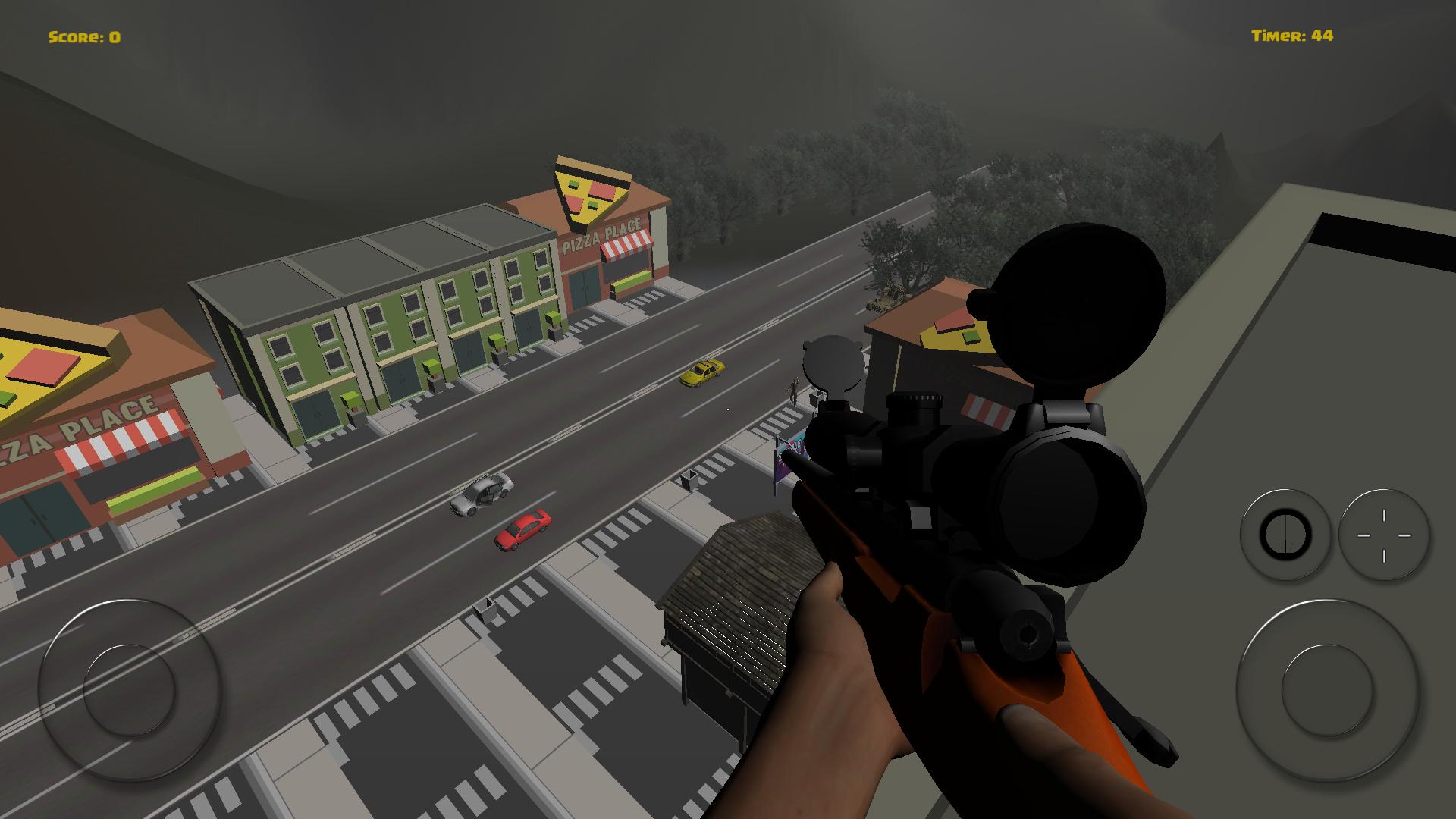Toggle scope view with the lens circle button
The image size is (1456, 819).
coord(1287,535)
